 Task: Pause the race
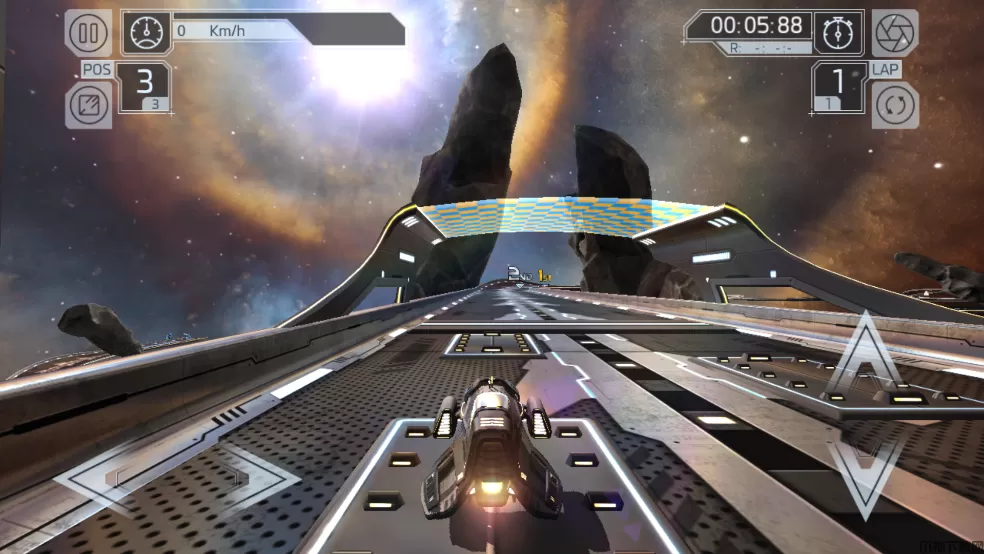[88, 33]
